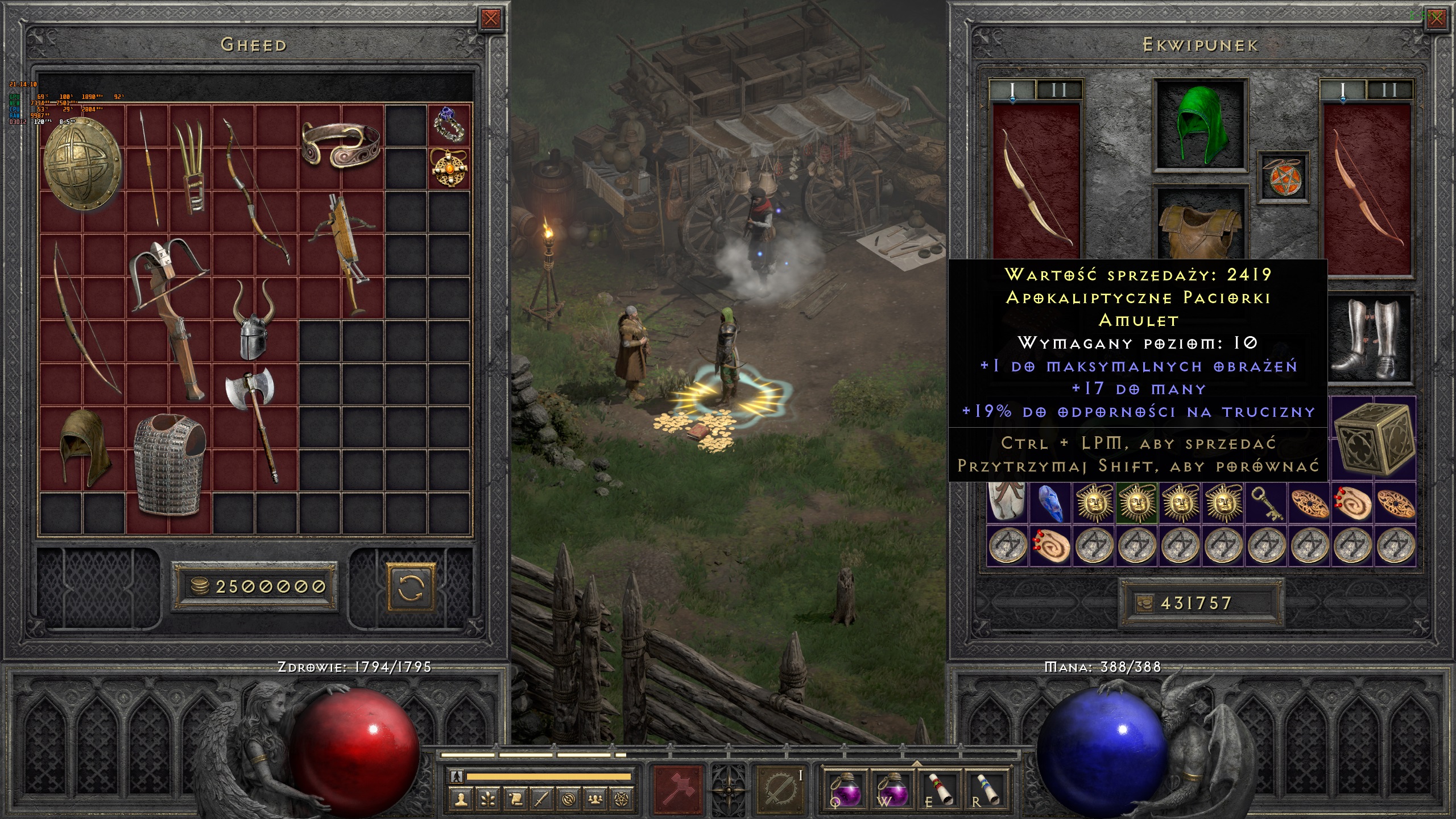The width and height of the screenshot is (1456, 819).
Task: Select the blue gem in inventory
Action: click(x=1050, y=504)
